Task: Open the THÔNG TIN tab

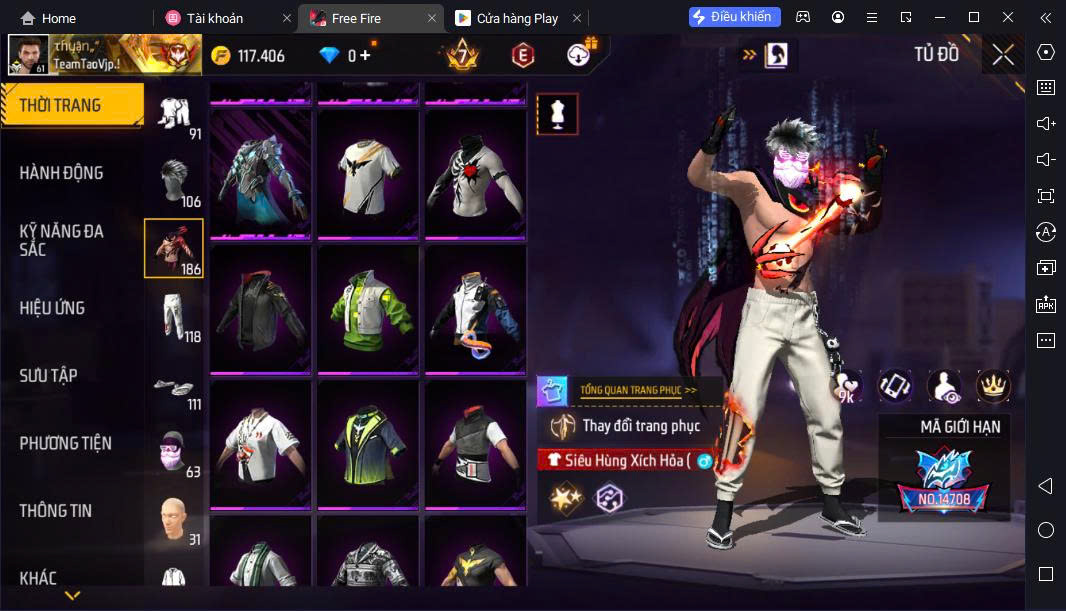Action: 56,511
